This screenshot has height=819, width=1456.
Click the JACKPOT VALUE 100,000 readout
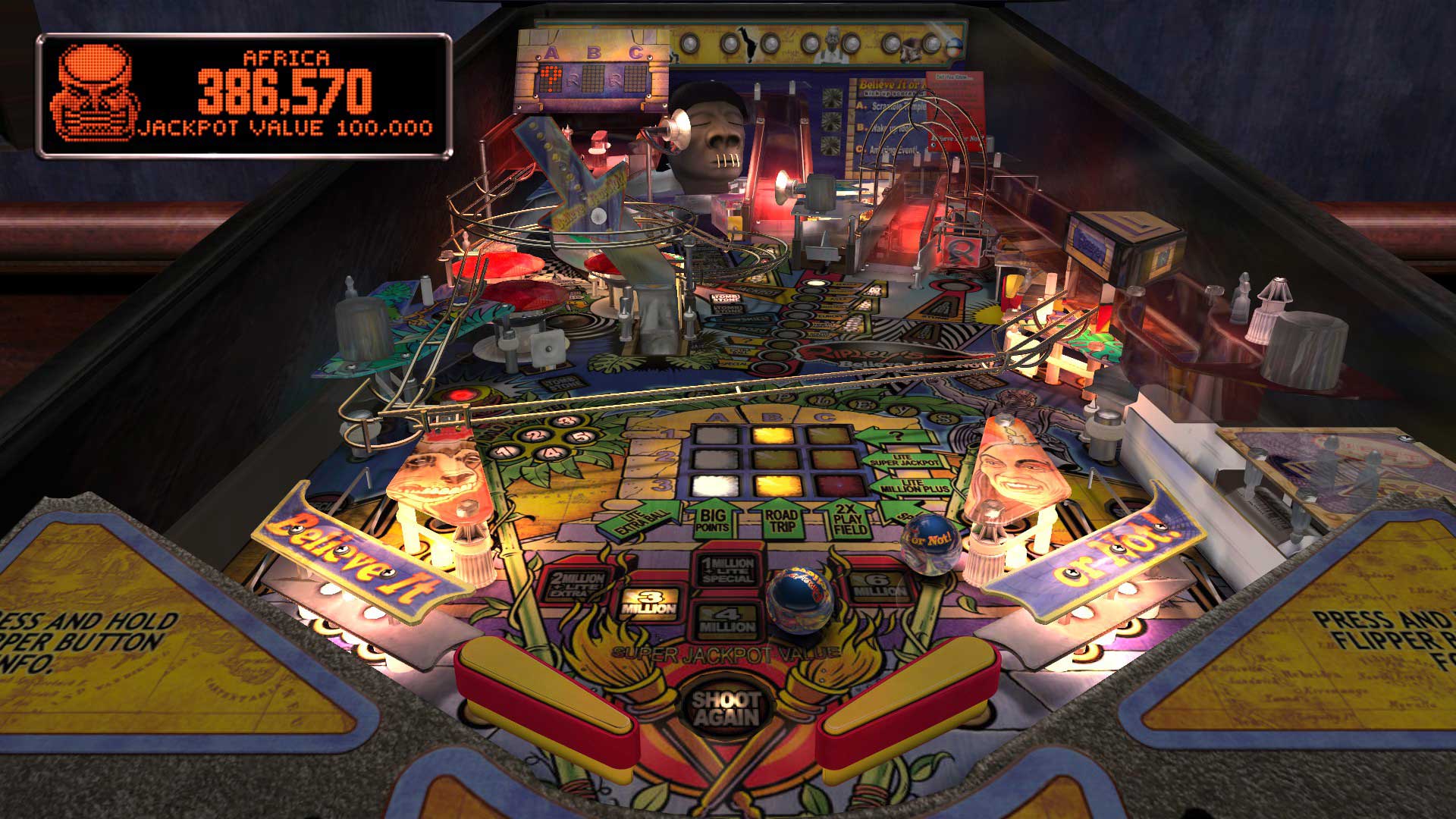tap(284, 129)
